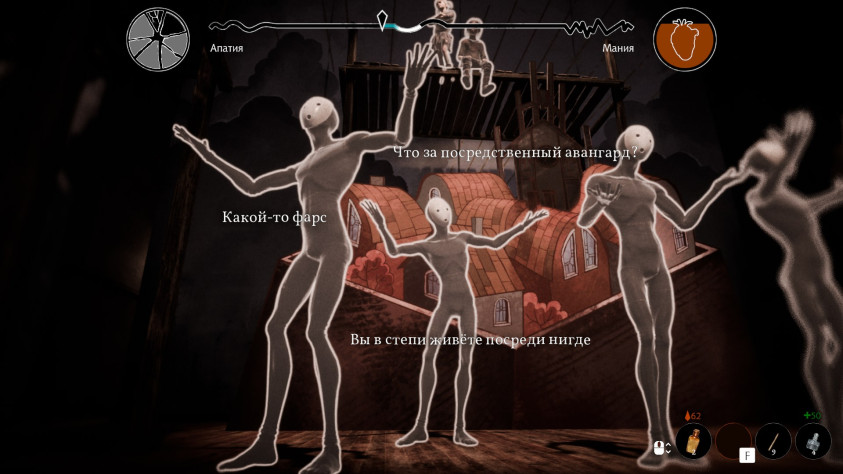Select the thin stick item slot
The height and width of the screenshot is (474, 843).
(773, 441)
